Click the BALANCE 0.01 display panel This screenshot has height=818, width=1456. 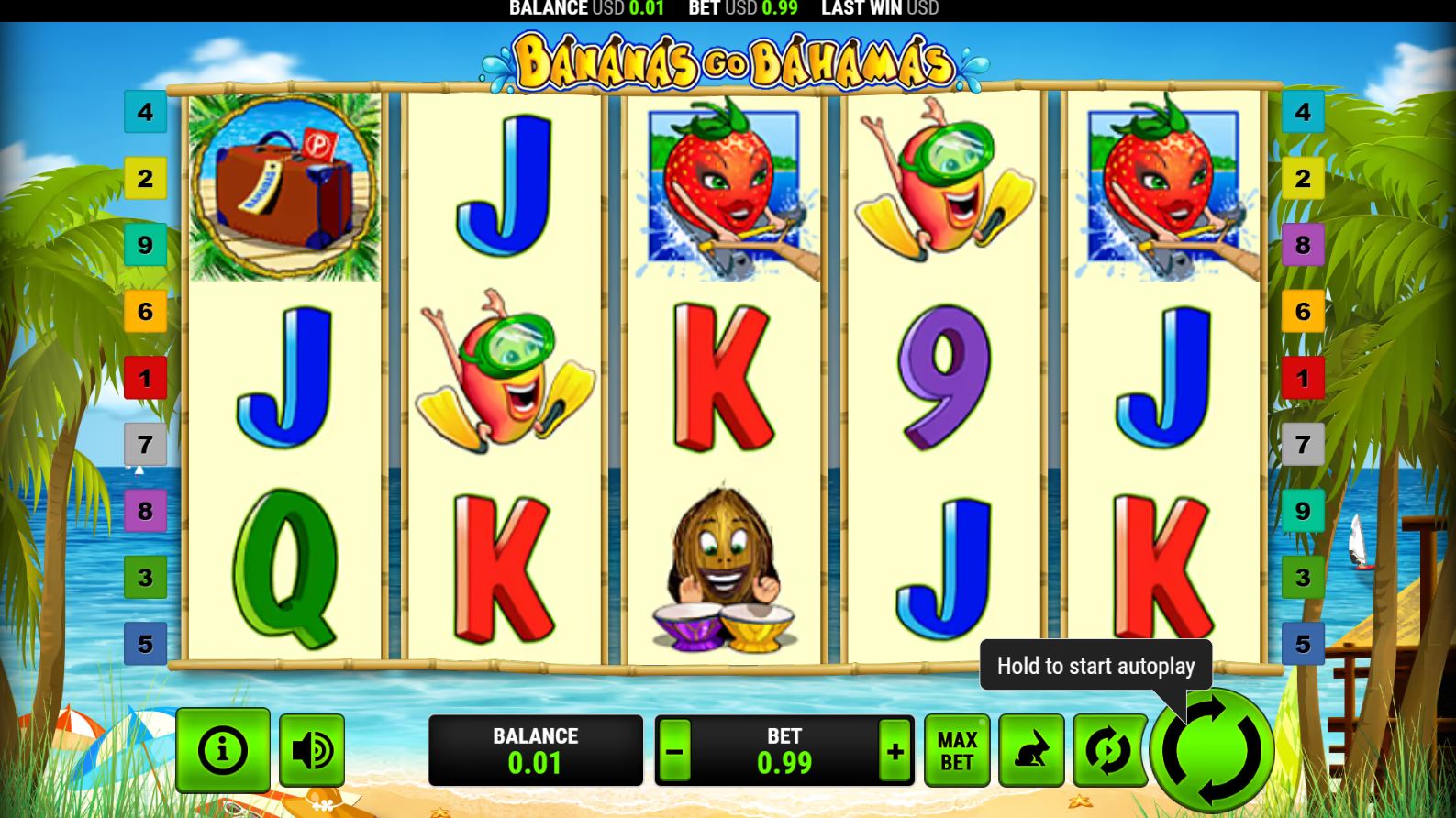[x=535, y=750]
